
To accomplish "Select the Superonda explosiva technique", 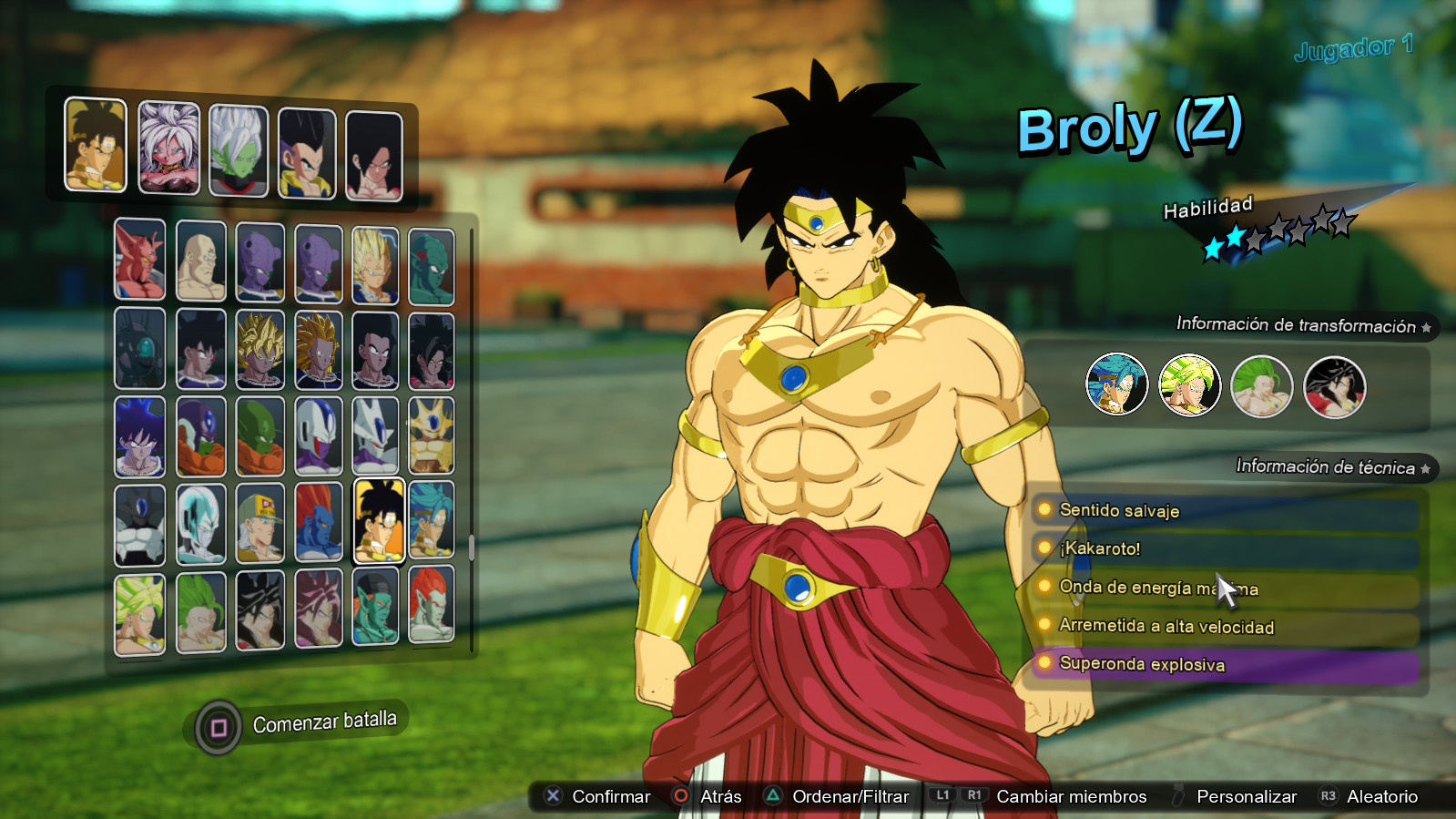I will [1142, 665].
